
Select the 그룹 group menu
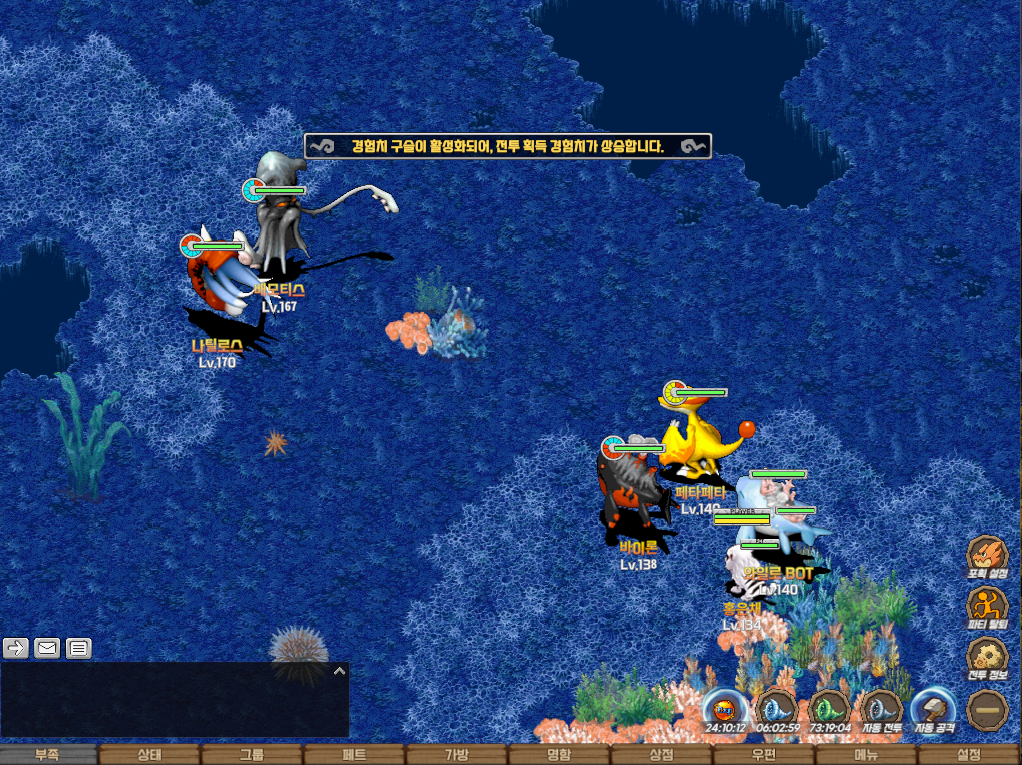tap(252, 755)
